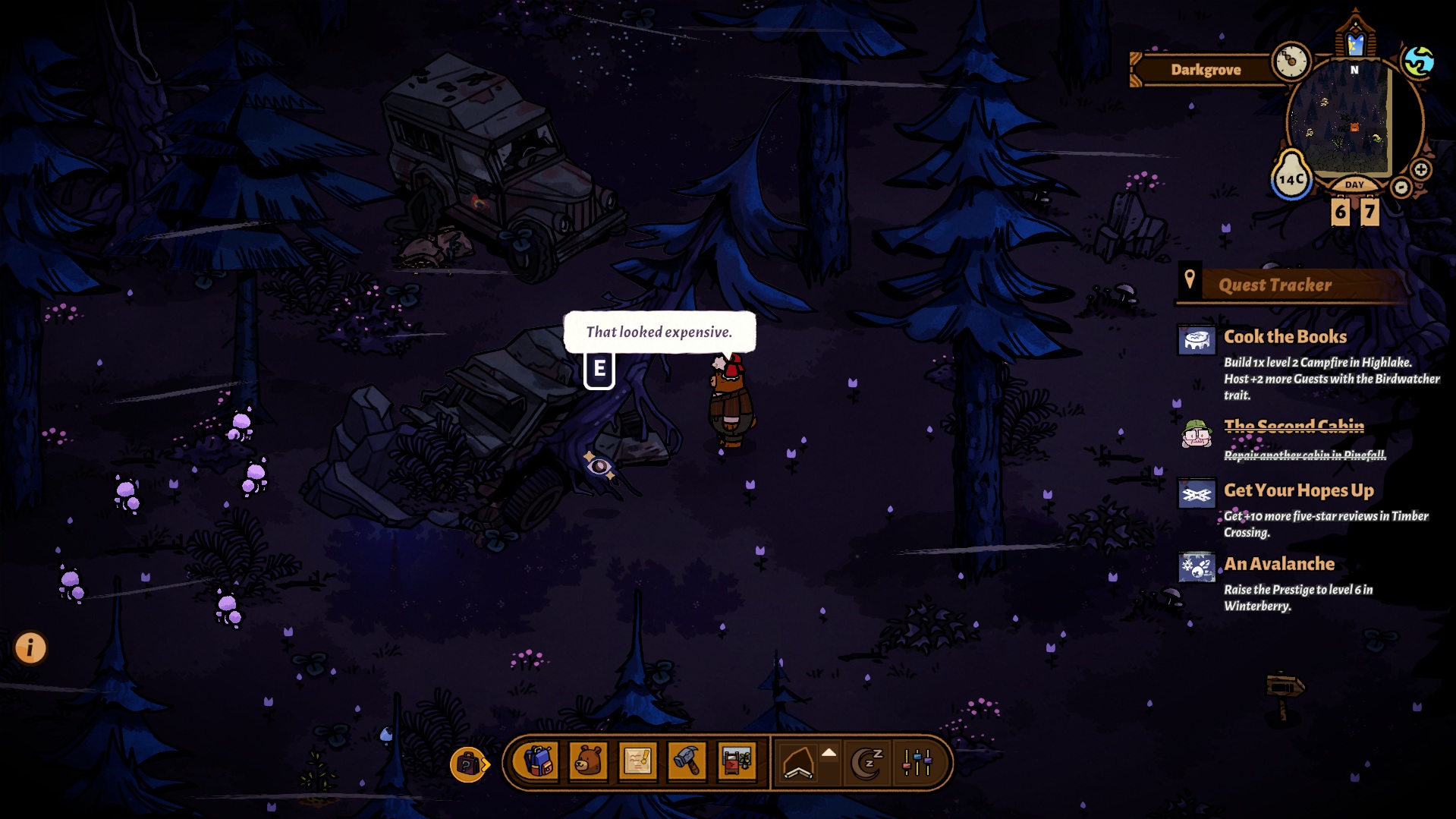
Task: Zoom out the minimap with minus button
Action: (x=1401, y=187)
